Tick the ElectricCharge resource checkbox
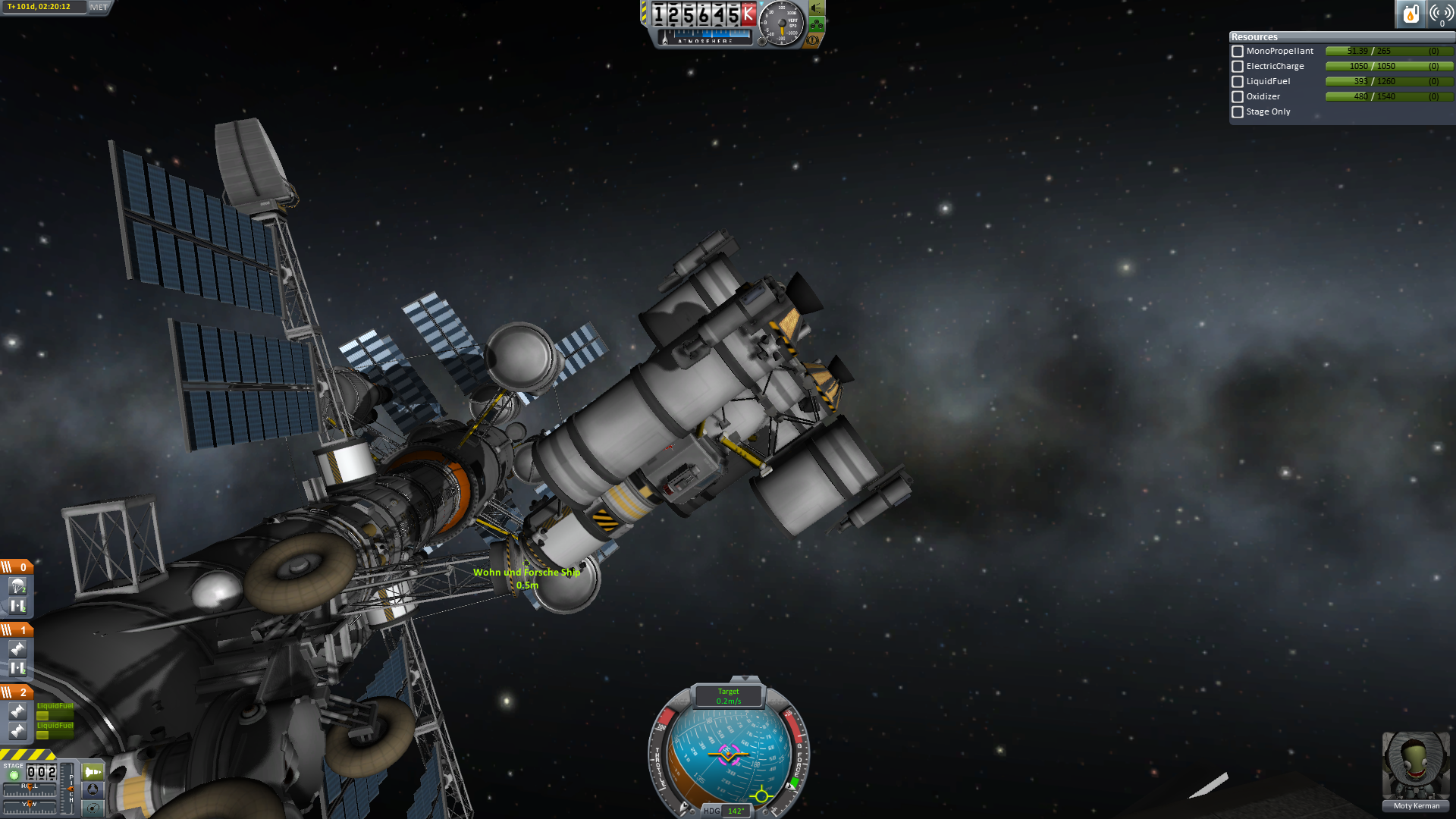 point(1238,67)
